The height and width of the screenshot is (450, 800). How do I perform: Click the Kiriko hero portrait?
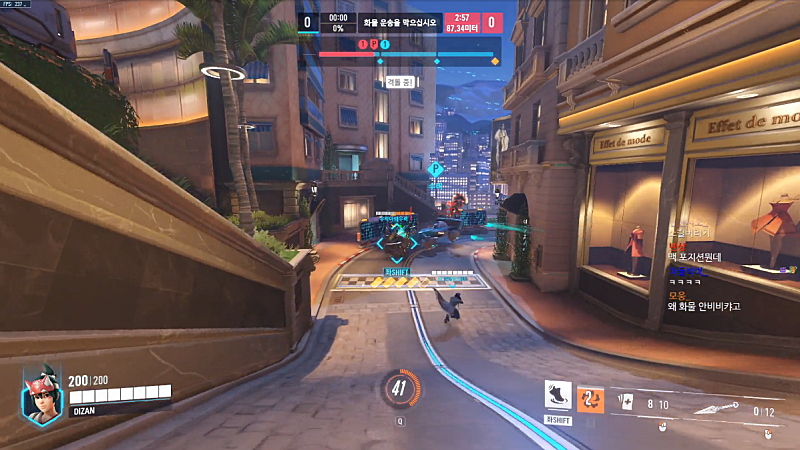coord(42,392)
